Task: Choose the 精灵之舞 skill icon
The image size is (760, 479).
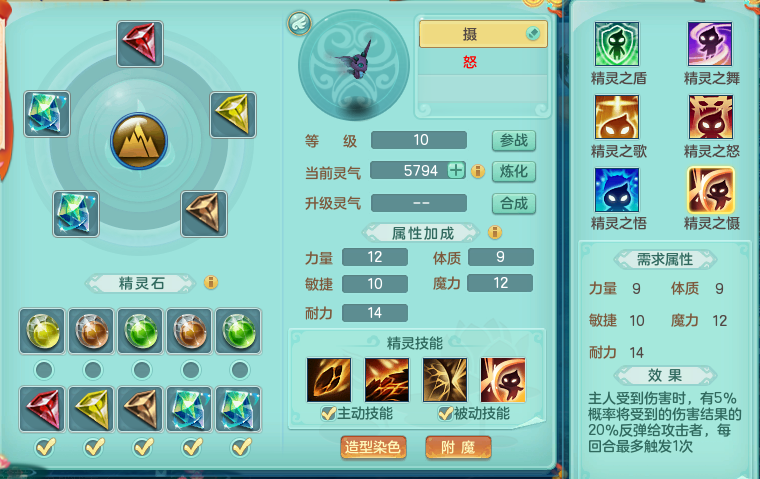Action: (710, 44)
